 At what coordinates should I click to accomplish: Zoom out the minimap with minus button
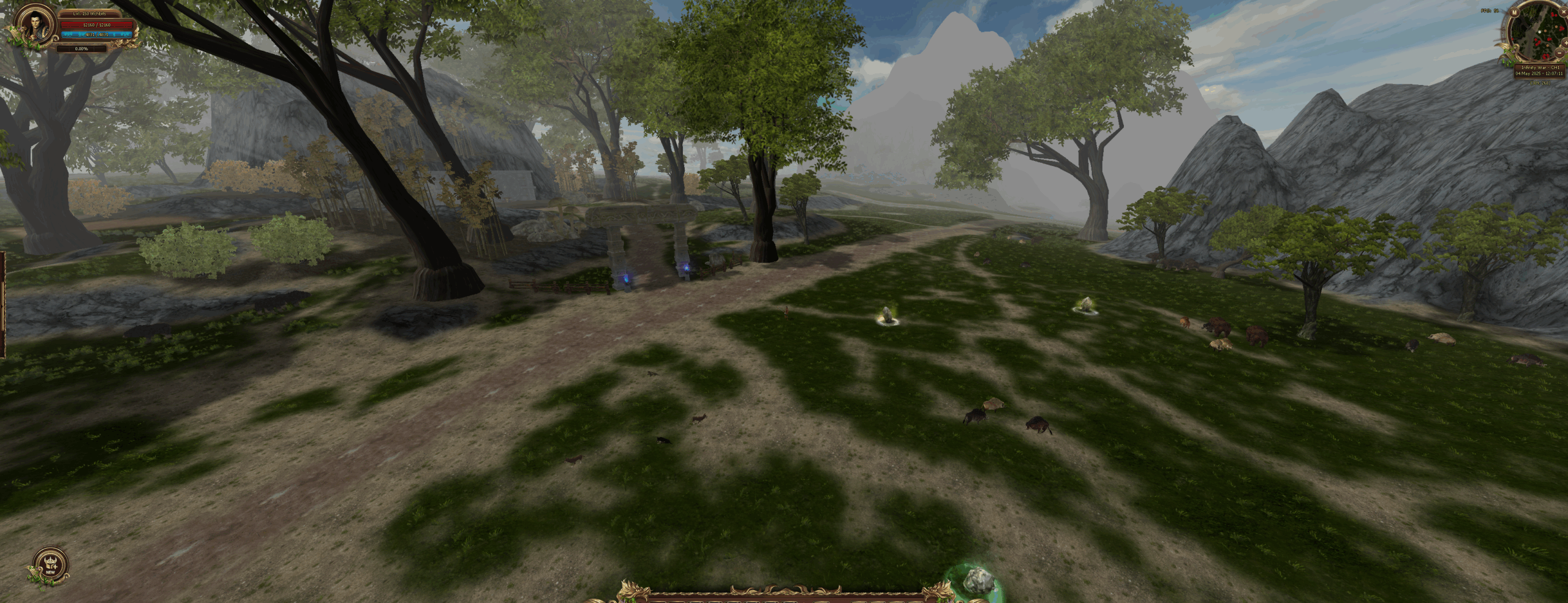1559,53
